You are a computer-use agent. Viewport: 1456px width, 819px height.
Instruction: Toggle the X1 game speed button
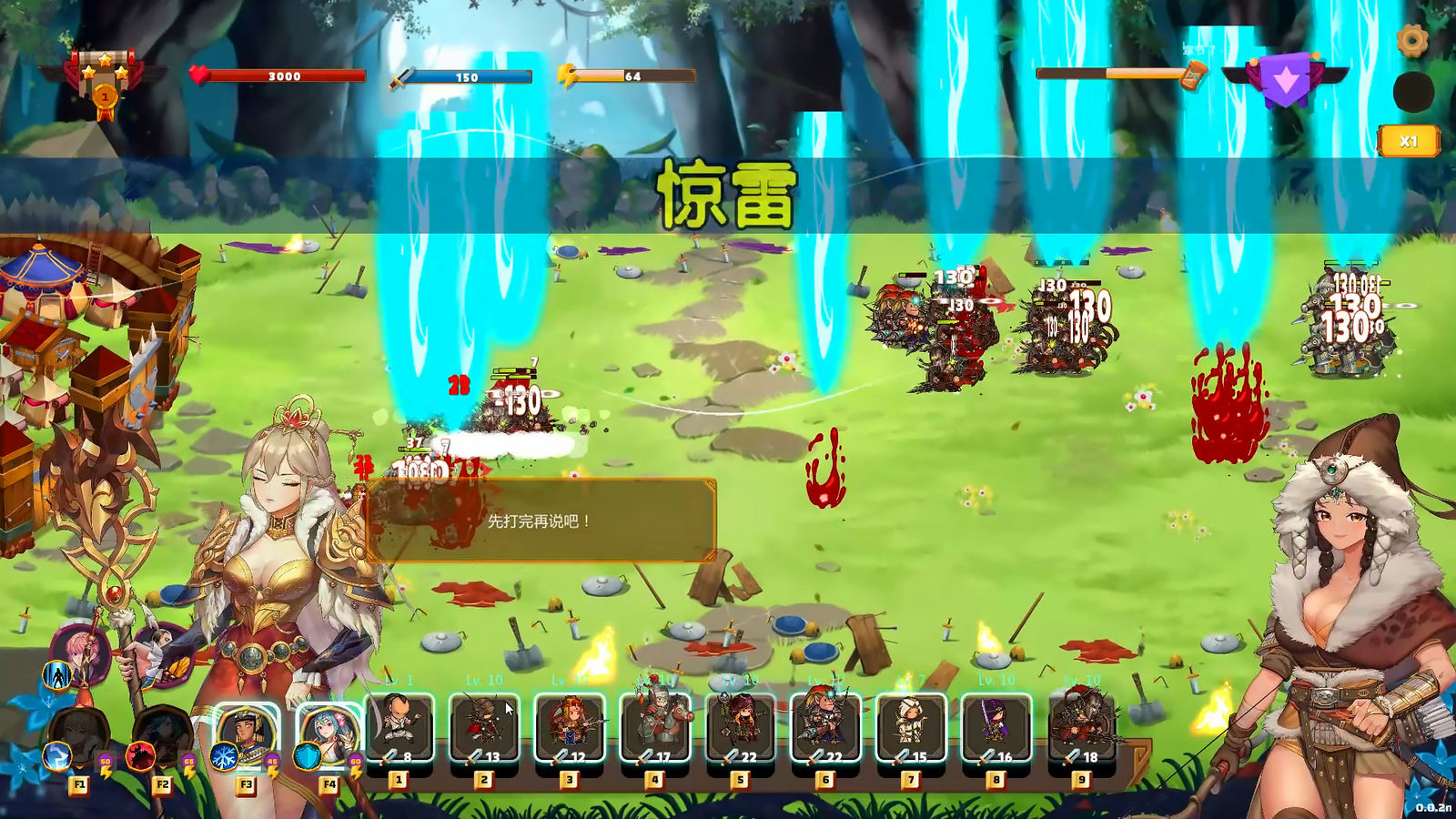coord(1408,141)
